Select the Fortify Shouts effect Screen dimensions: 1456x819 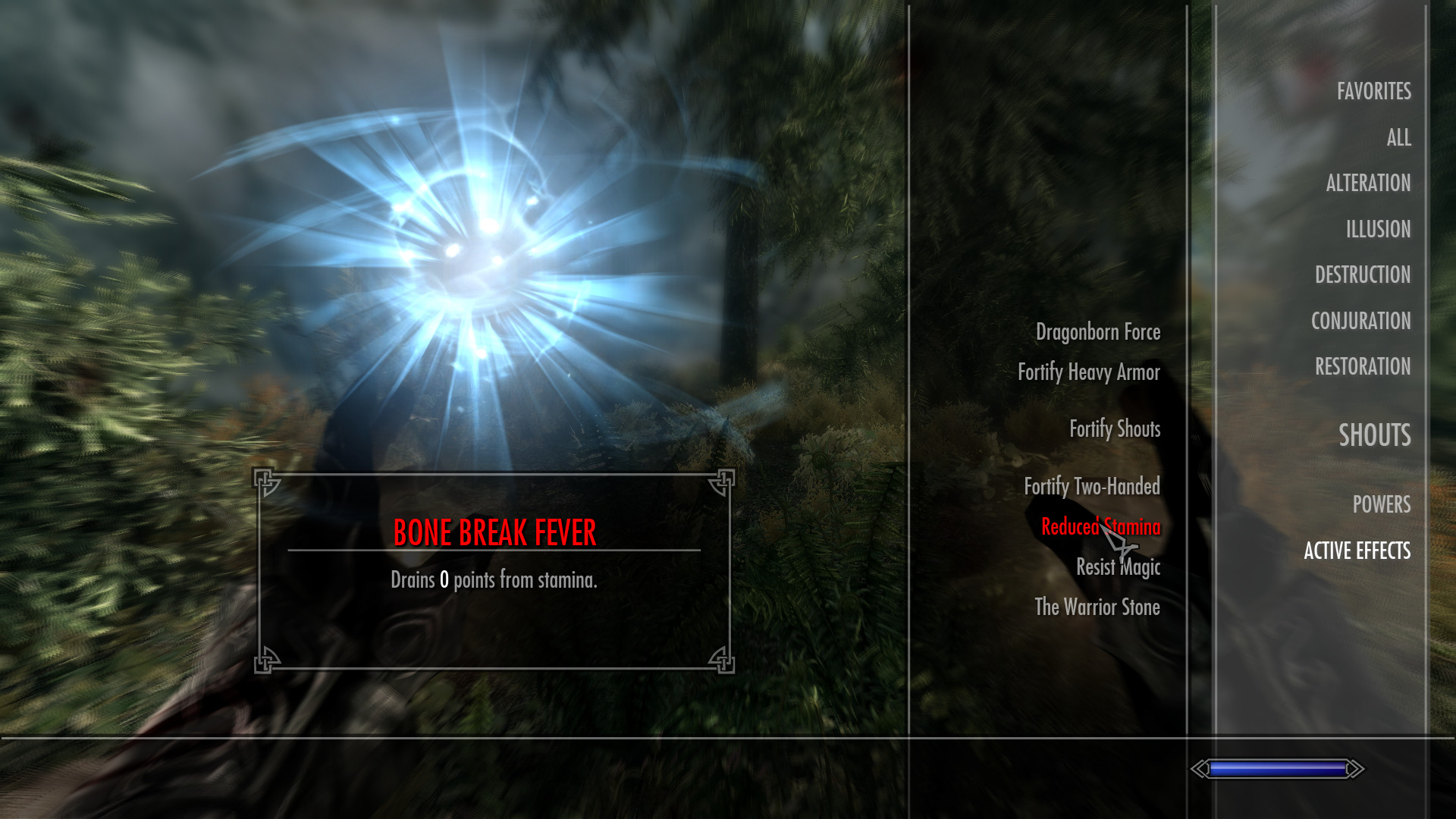click(1116, 428)
